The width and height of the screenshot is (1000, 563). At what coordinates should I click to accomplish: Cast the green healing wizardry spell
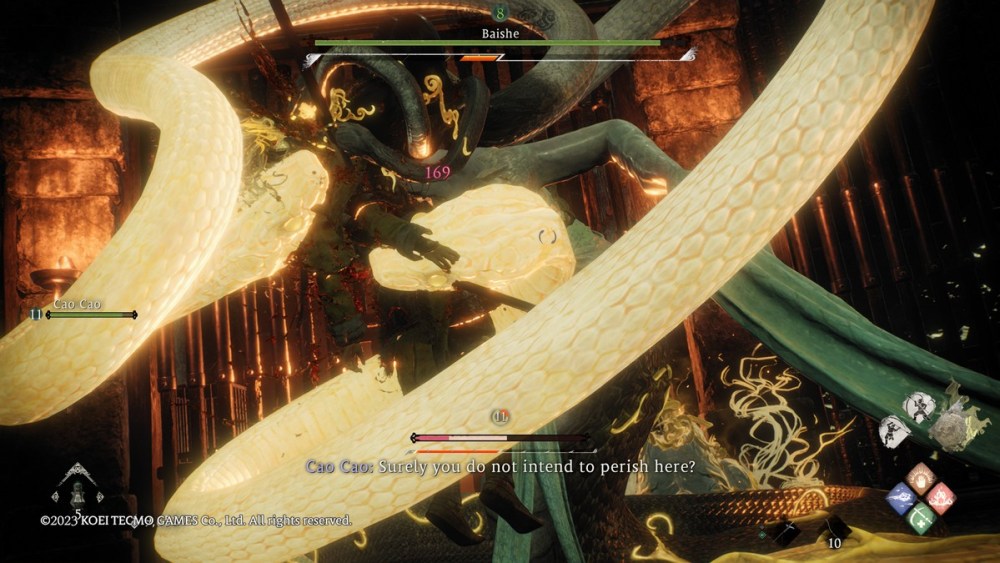pos(921,517)
